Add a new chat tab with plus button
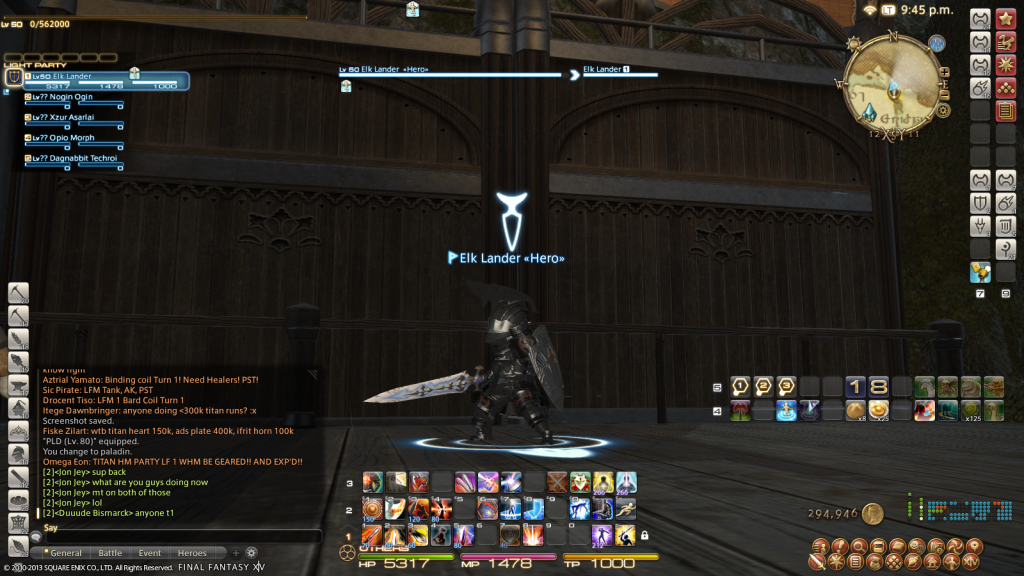The width and height of the screenshot is (1024, 576). point(236,552)
